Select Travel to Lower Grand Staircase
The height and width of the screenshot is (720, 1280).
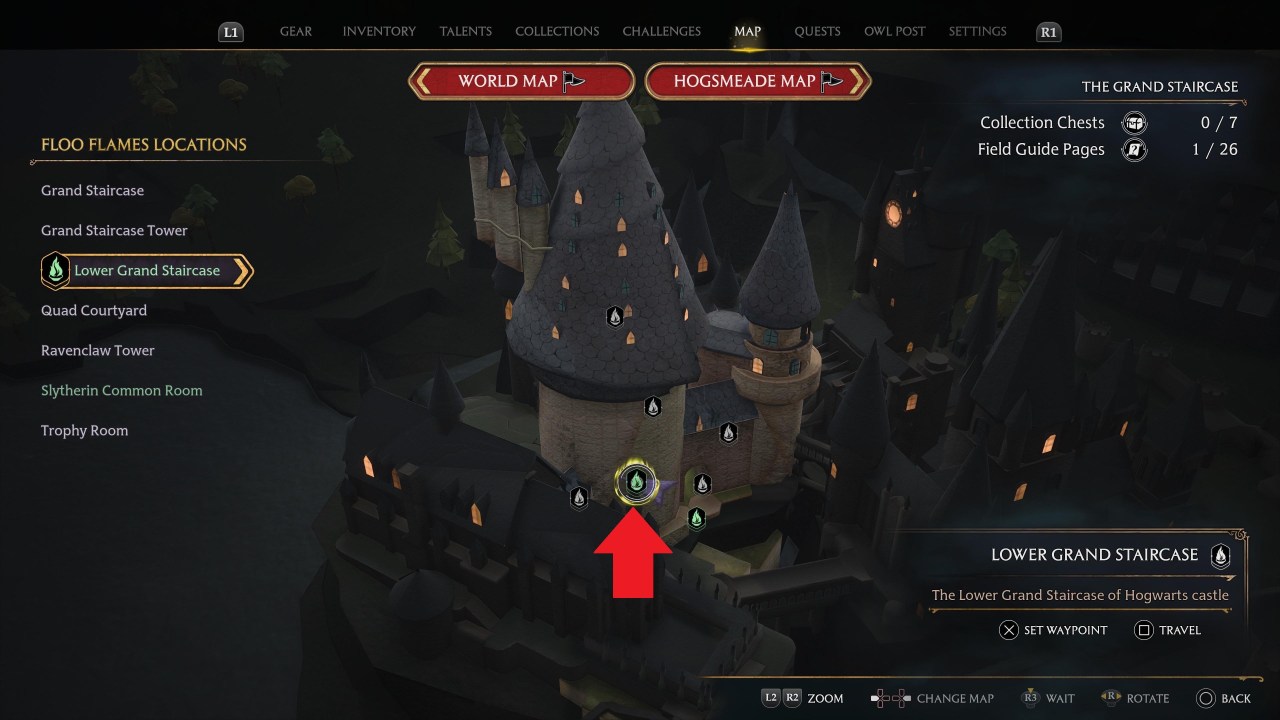pyautogui.click(x=1168, y=630)
